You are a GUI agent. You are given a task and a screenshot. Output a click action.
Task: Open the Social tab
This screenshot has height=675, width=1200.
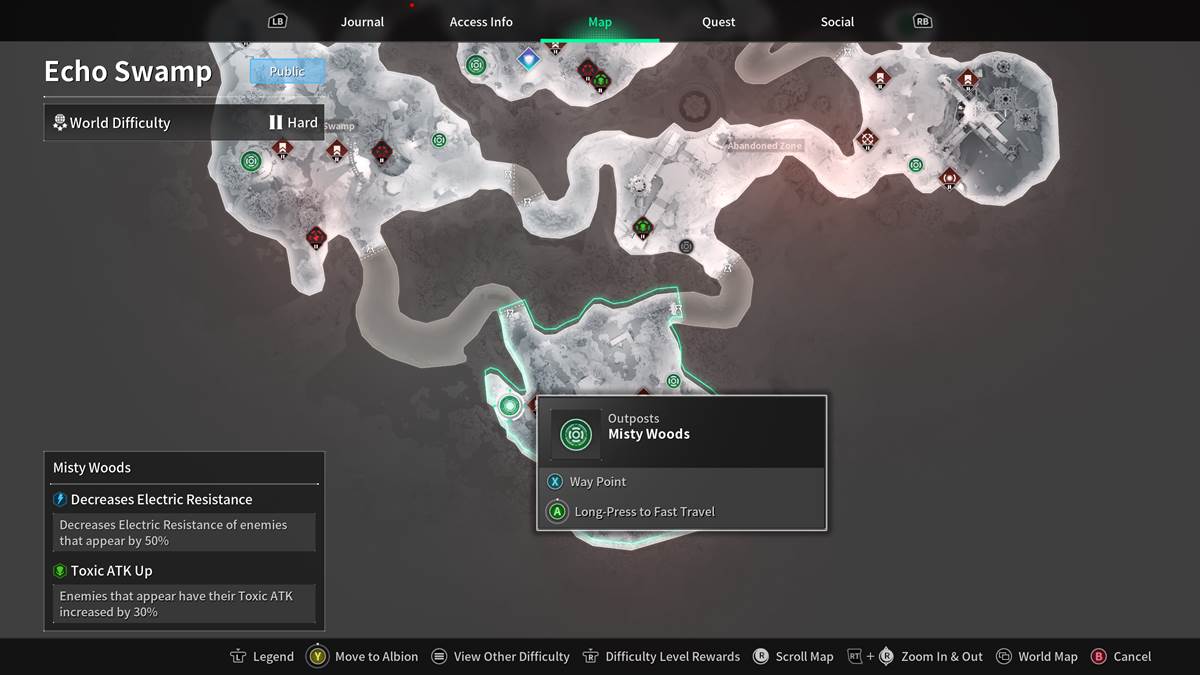837,22
